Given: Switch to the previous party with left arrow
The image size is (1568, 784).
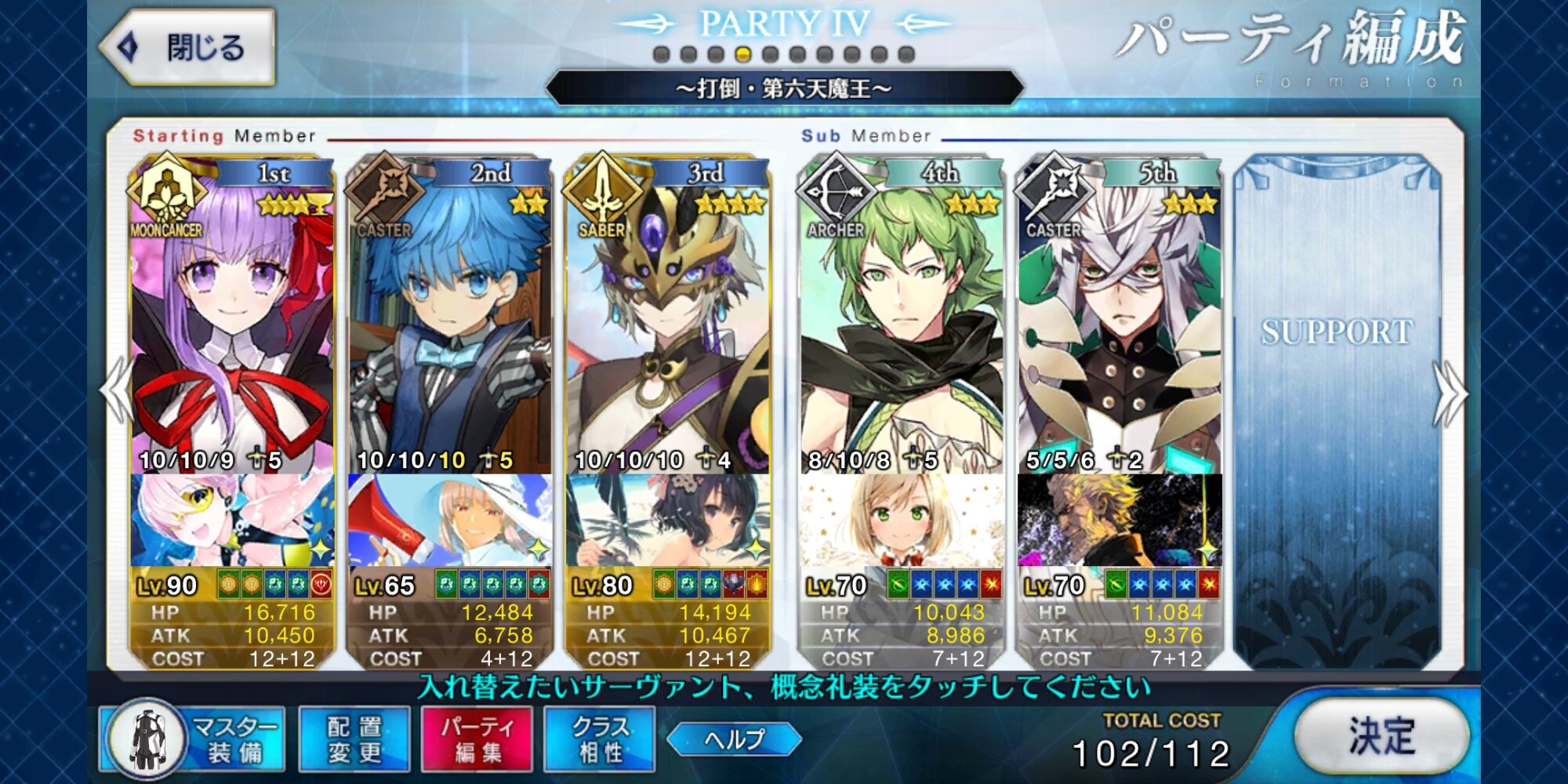Looking at the screenshot, I should (x=116, y=392).
